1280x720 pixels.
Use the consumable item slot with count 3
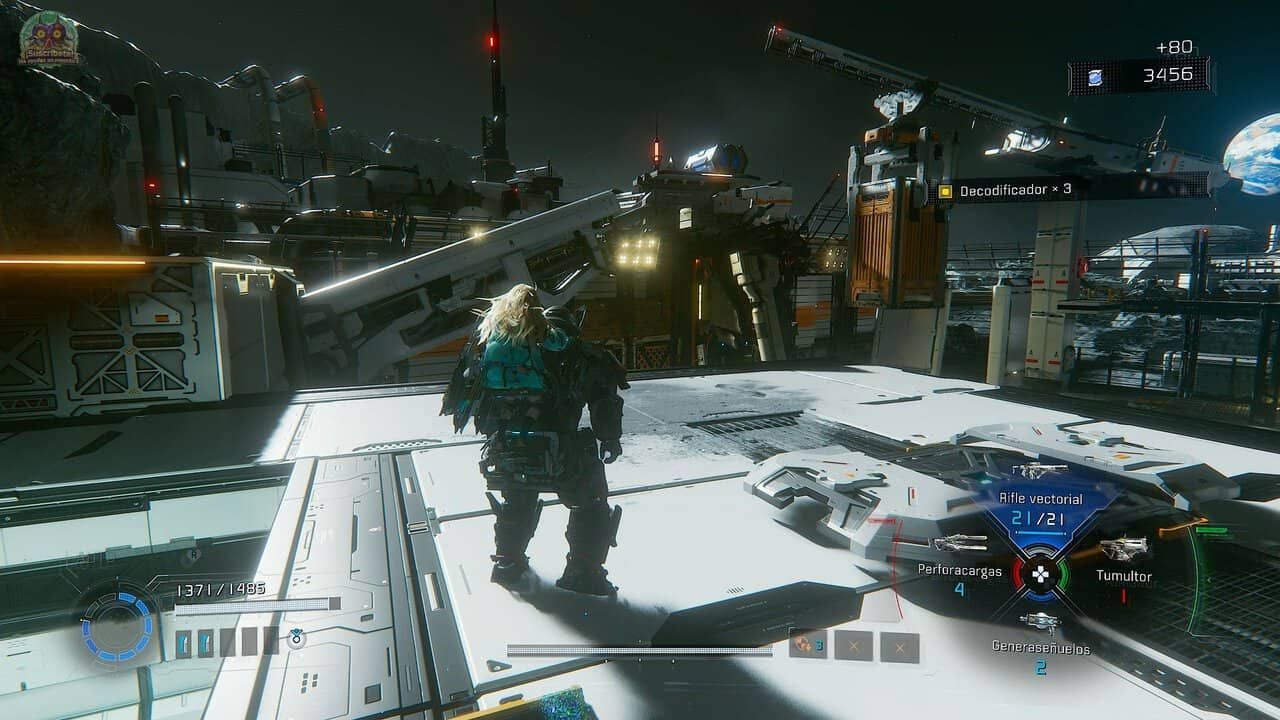coord(806,646)
